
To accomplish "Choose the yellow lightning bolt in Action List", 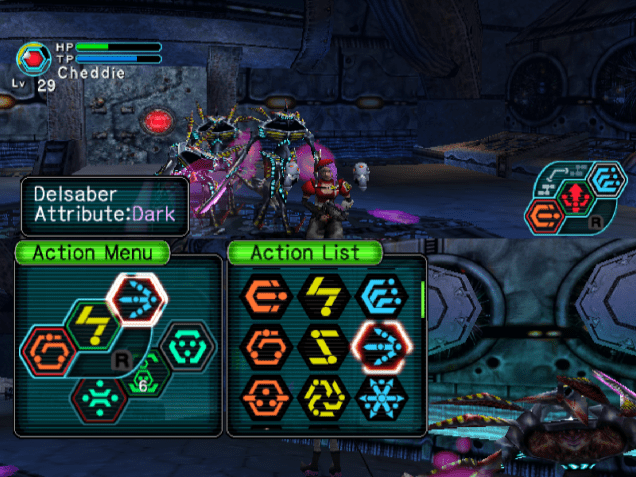I will (323, 294).
